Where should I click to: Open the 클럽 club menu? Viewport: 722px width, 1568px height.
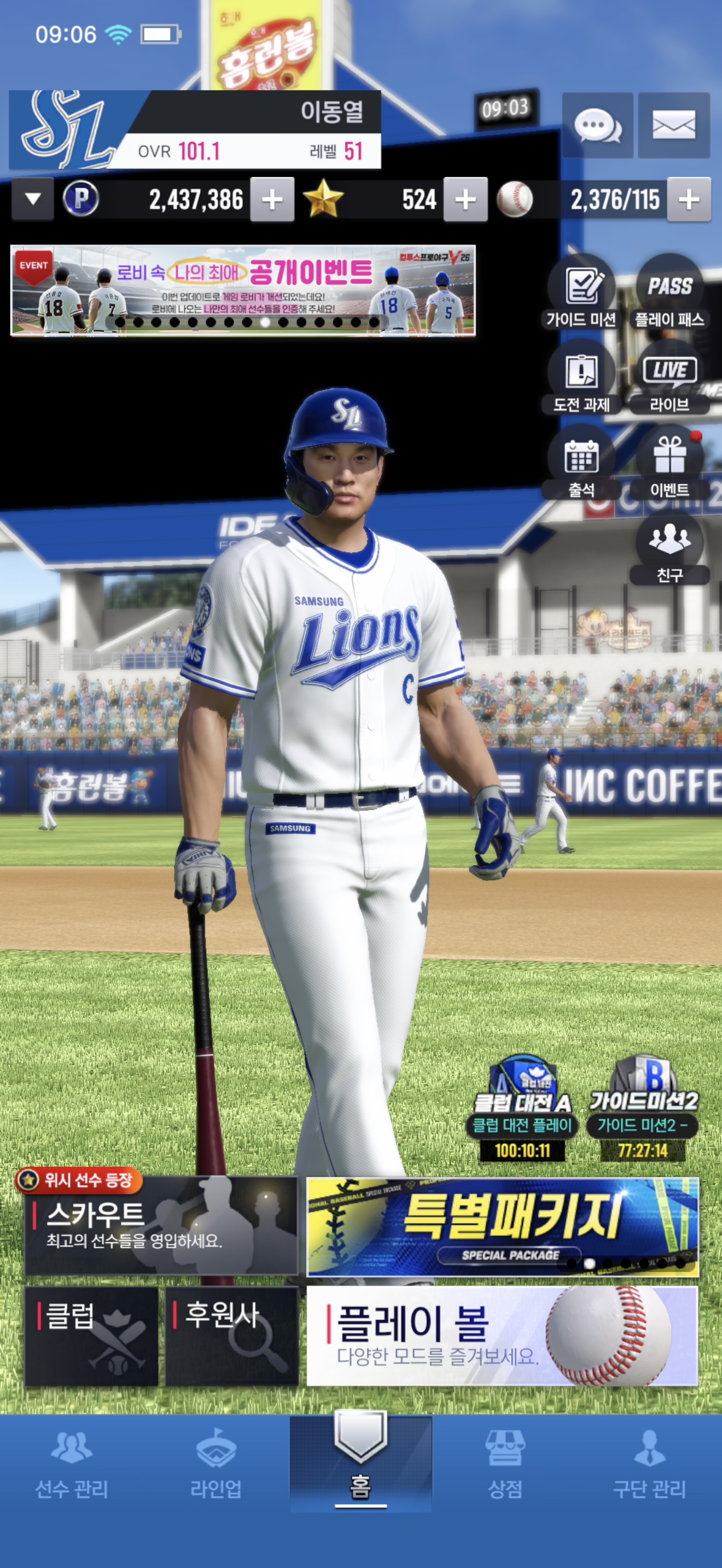[x=91, y=1336]
